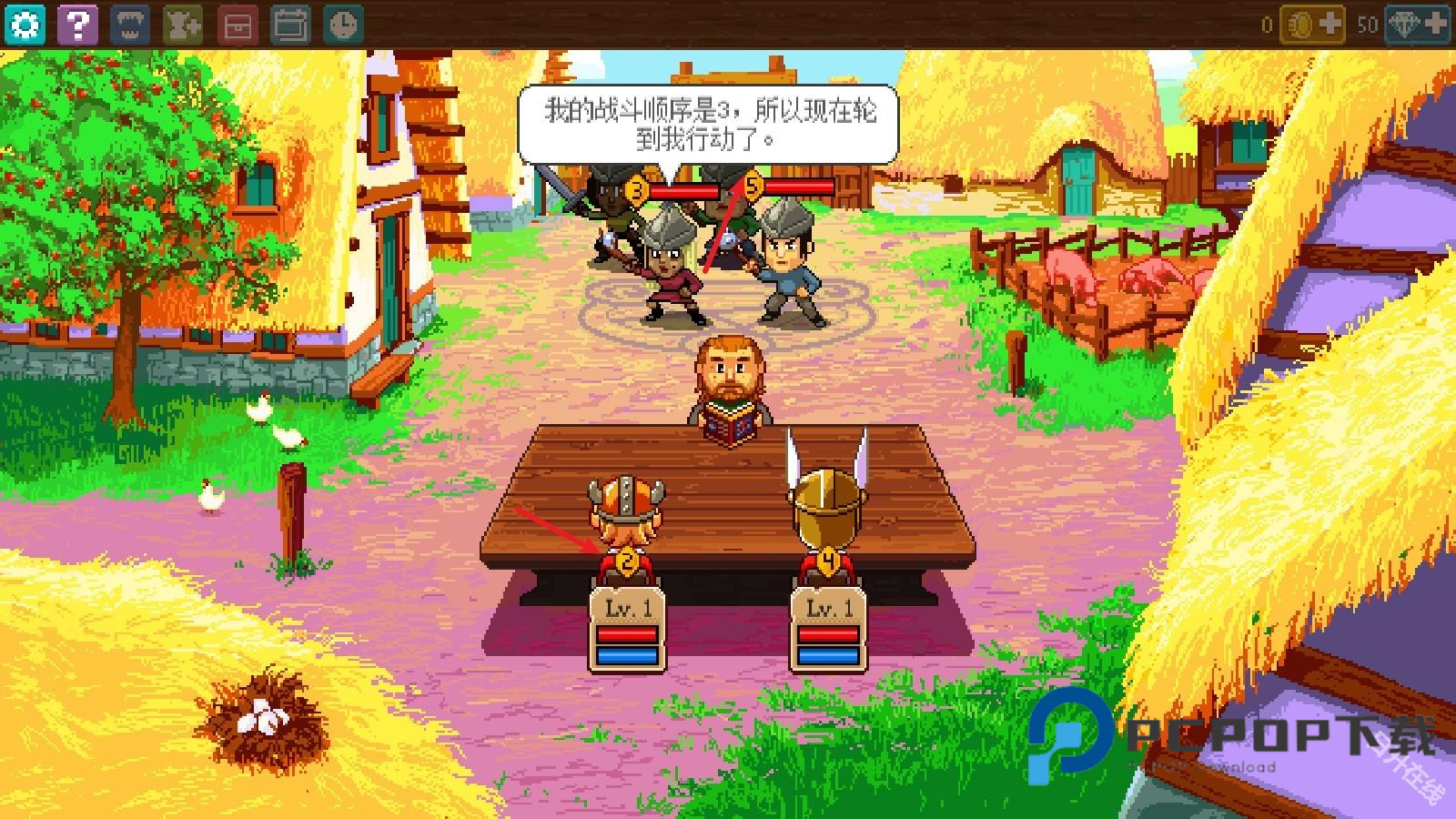
Task: Open the gear settings menu
Action: click(25, 25)
